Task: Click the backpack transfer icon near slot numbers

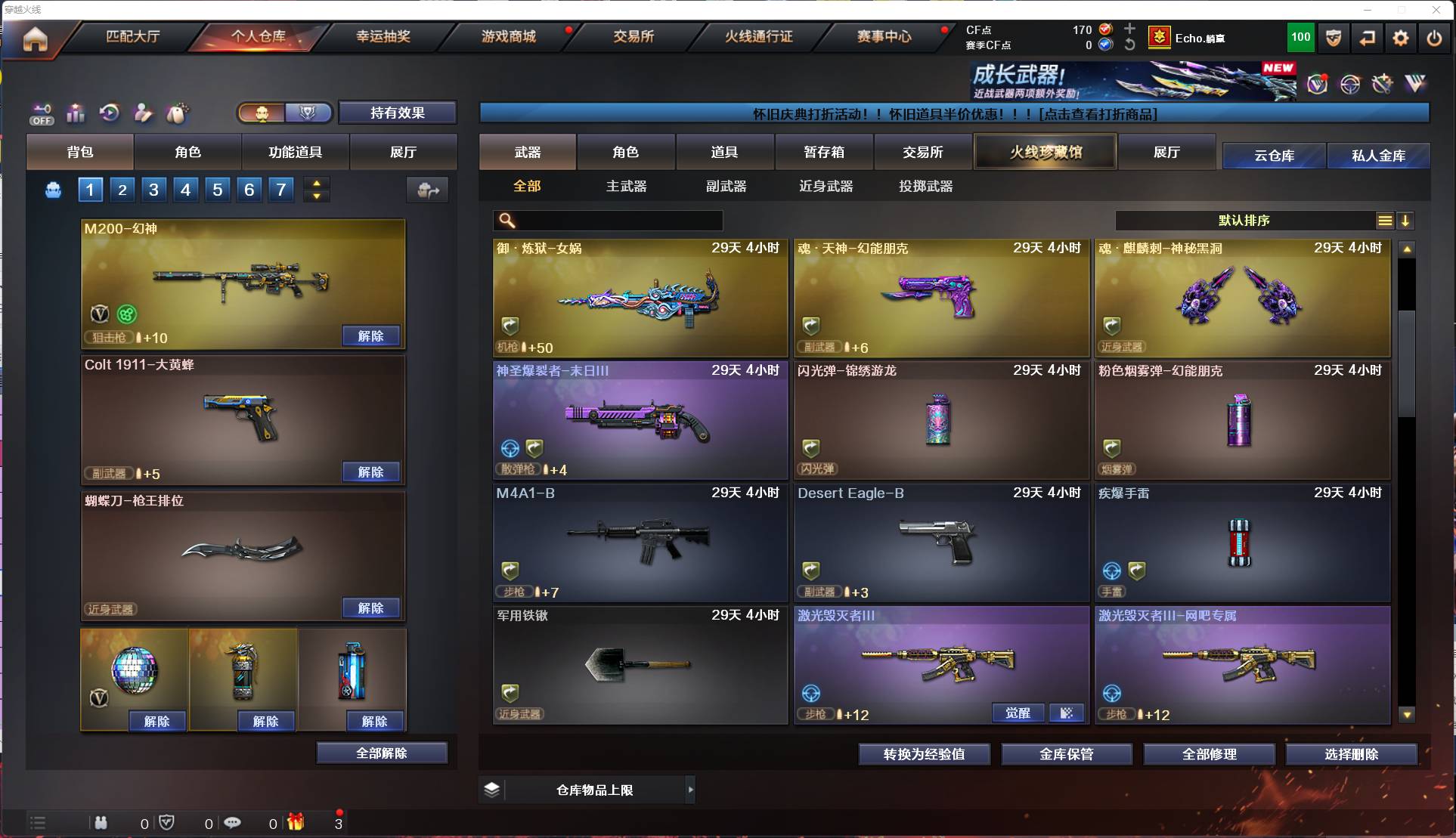Action: (426, 190)
